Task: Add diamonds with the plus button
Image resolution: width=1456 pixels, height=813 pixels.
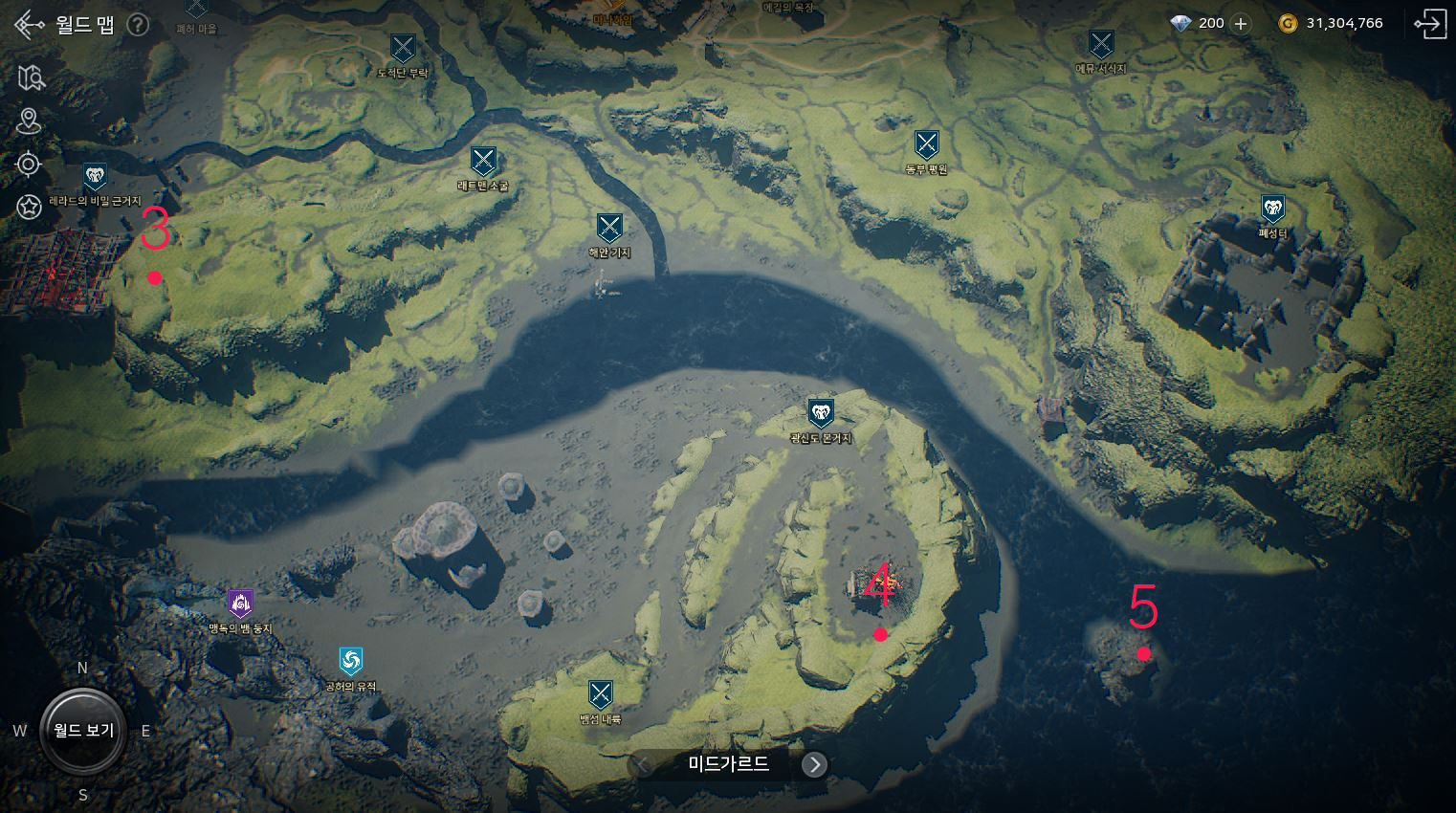Action: 1241,24
